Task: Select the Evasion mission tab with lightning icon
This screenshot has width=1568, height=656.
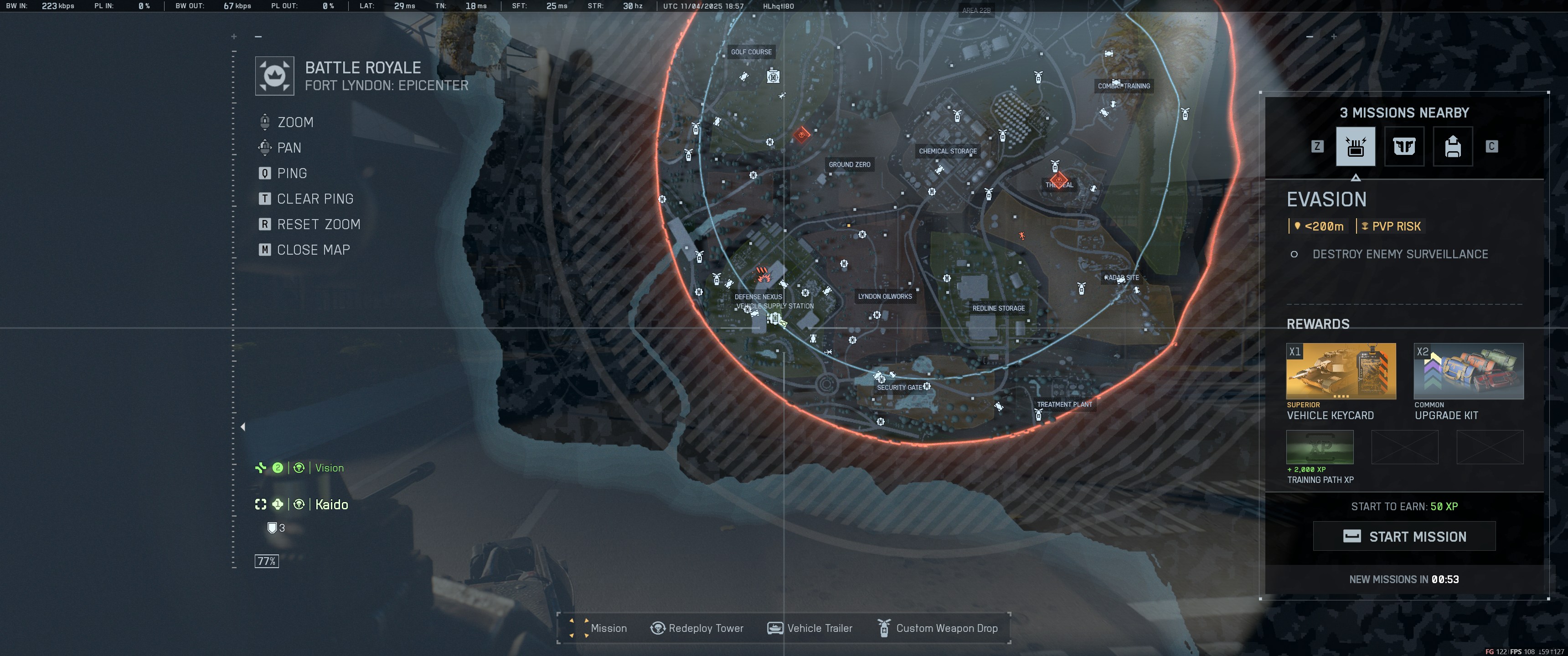Action: click(x=1355, y=146)
